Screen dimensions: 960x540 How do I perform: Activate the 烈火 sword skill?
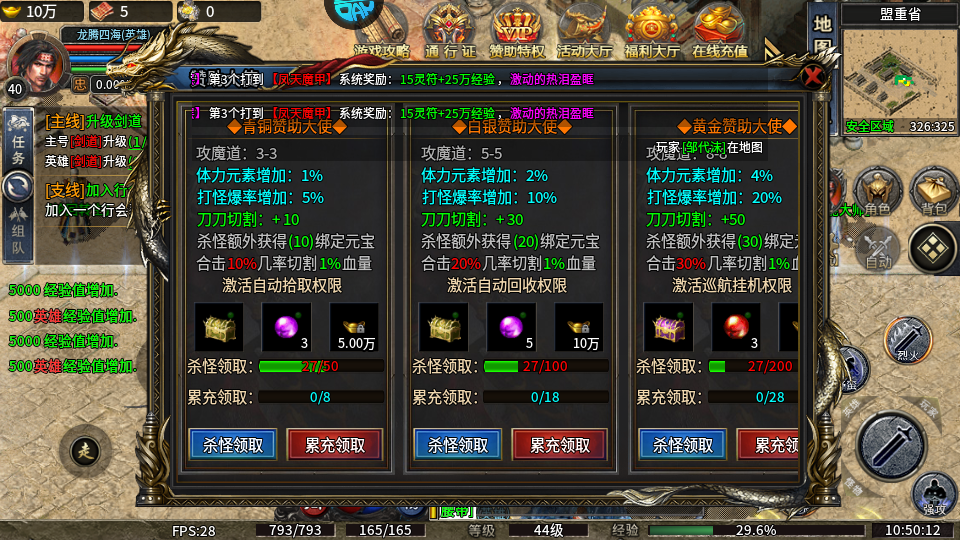pos(908,338)
